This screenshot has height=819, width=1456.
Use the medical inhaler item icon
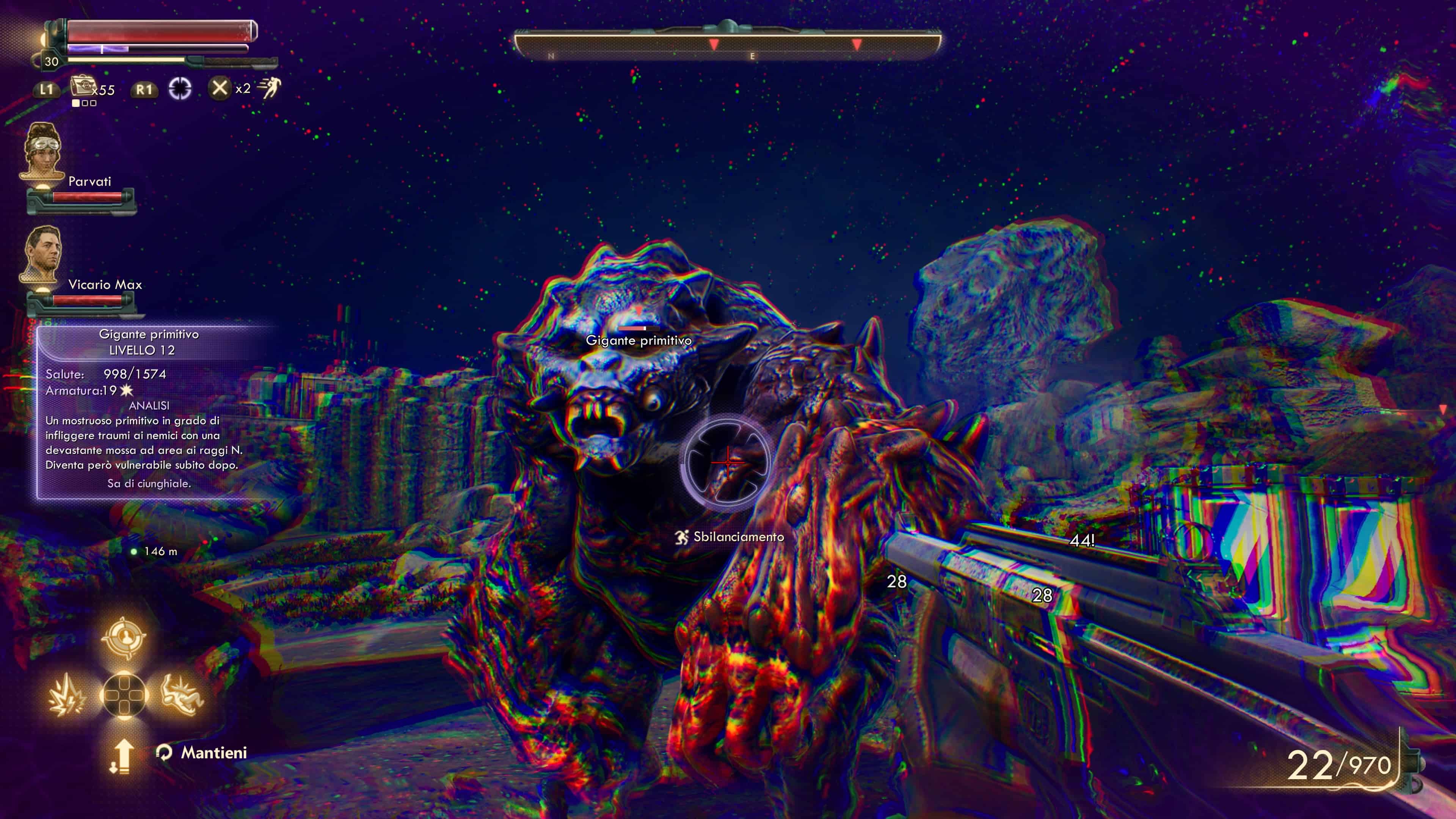point(82,87)
